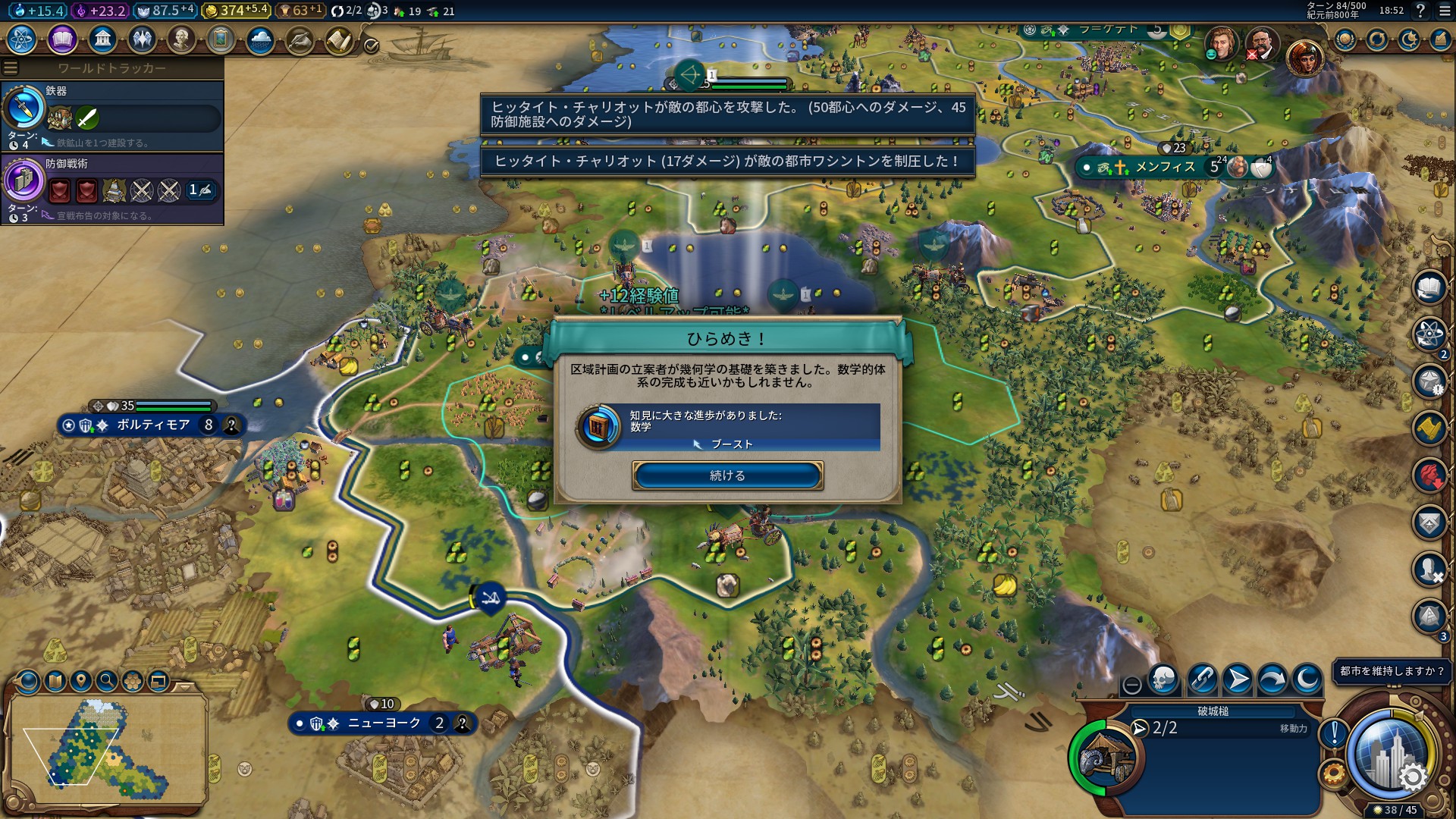Select the curved arrow skip turn action
1456x819 pixels.
[1272, 679]
